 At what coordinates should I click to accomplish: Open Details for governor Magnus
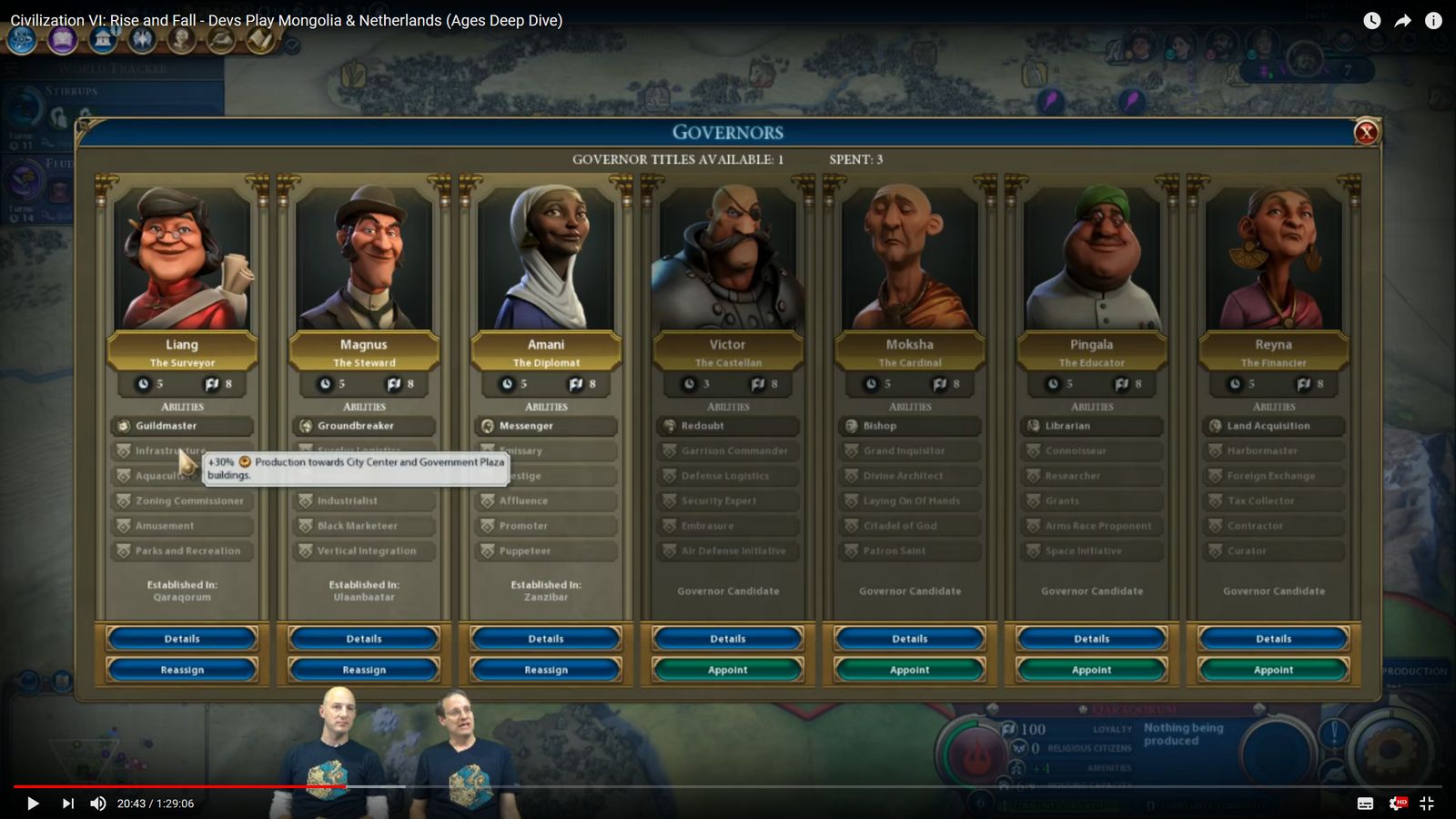pos(364,639)
